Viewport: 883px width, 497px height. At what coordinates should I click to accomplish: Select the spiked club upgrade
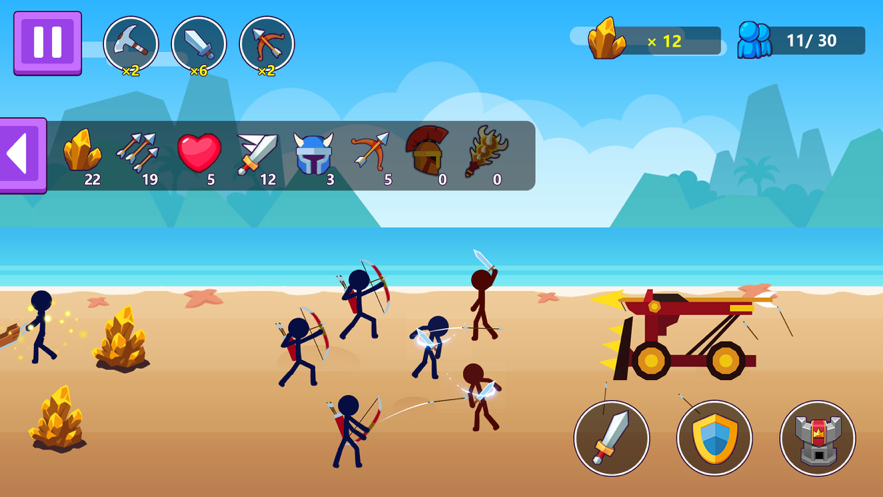[x=485, y=154]
